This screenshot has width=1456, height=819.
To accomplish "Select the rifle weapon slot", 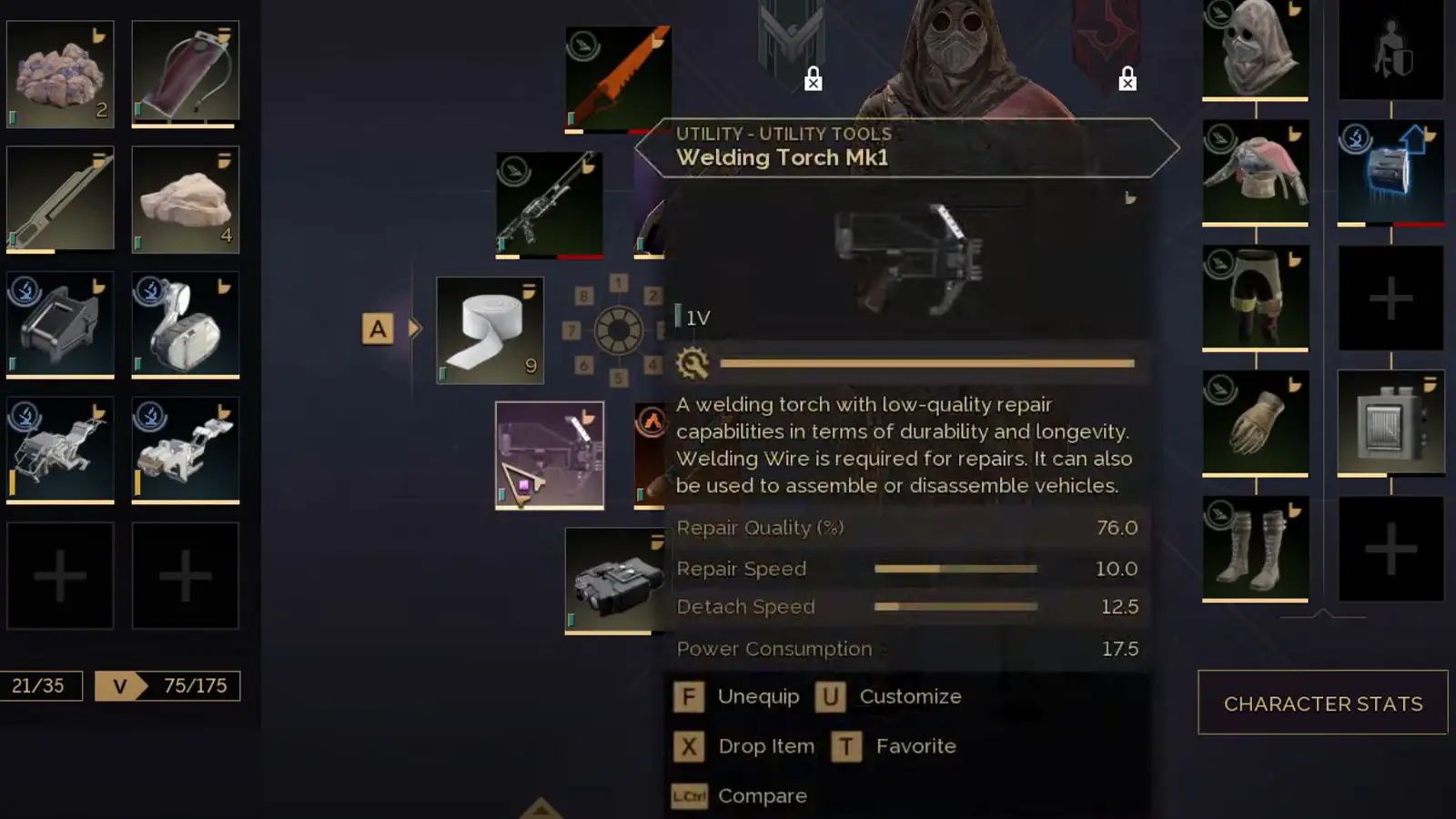I will coord(549,205).
